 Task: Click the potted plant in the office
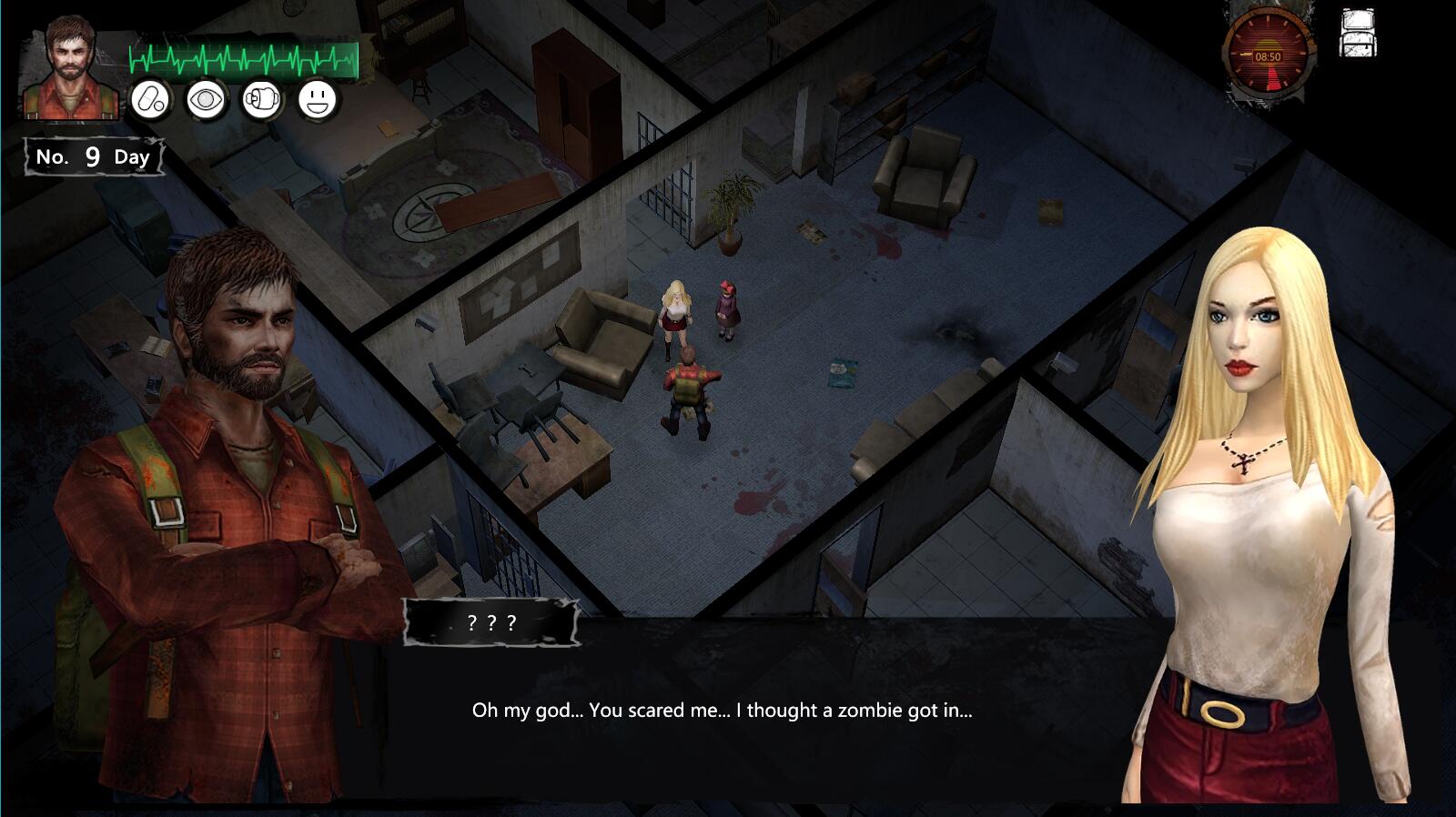tap(731, 205)
